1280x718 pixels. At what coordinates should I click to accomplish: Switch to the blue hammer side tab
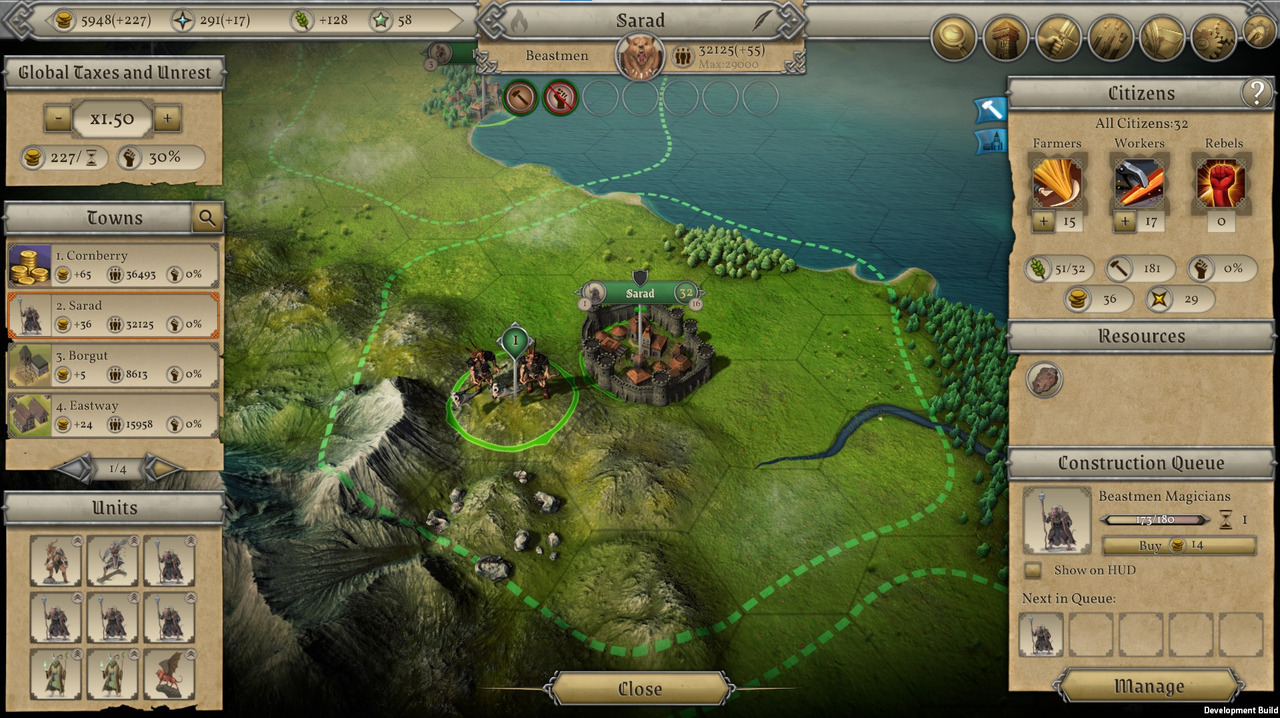tap(989, 108)
